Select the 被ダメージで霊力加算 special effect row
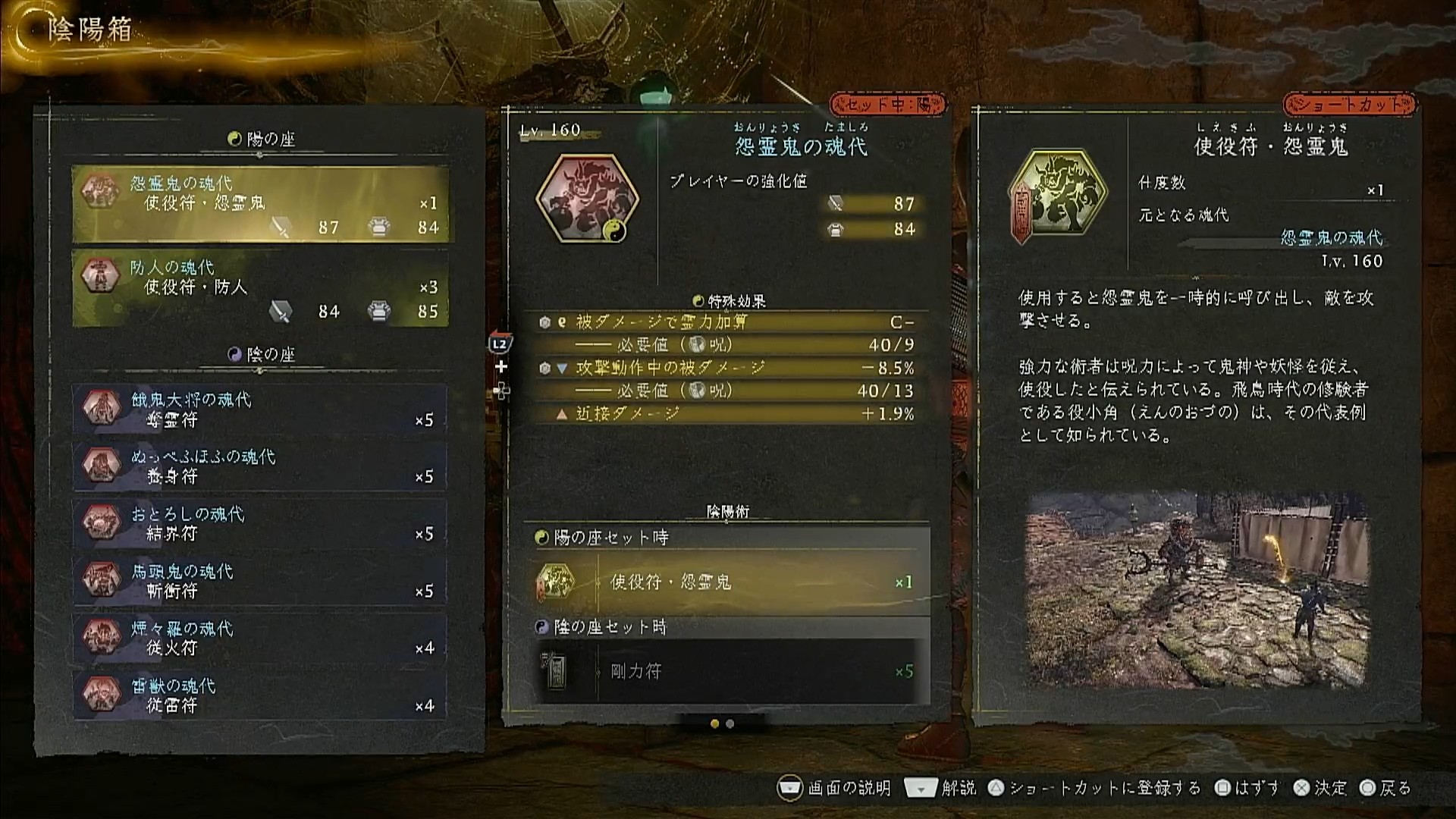The height and width of the screenshot is (819, 1456). click(x=726, y=322)
